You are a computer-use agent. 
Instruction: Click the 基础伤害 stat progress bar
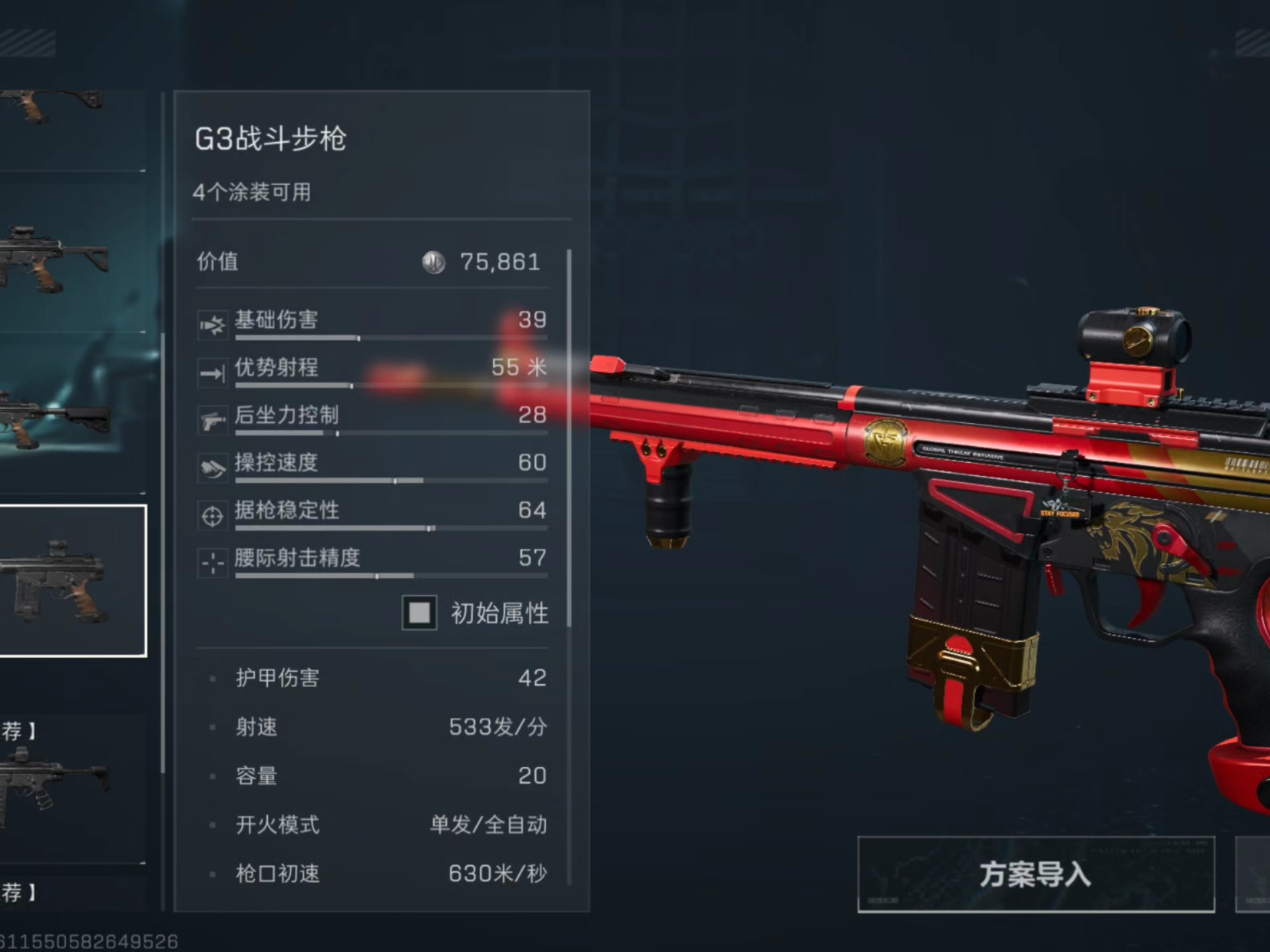(390, 337)
